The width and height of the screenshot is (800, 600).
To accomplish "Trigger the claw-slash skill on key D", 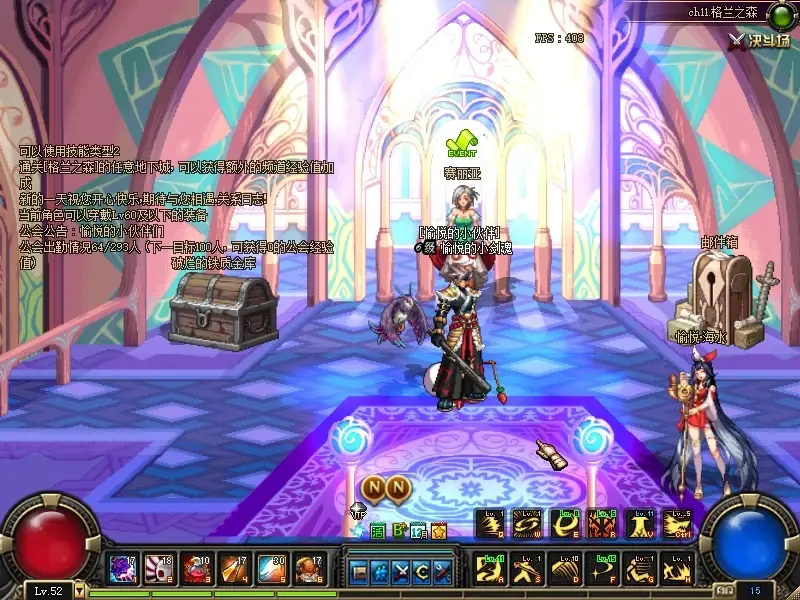I will click(565, 570).
